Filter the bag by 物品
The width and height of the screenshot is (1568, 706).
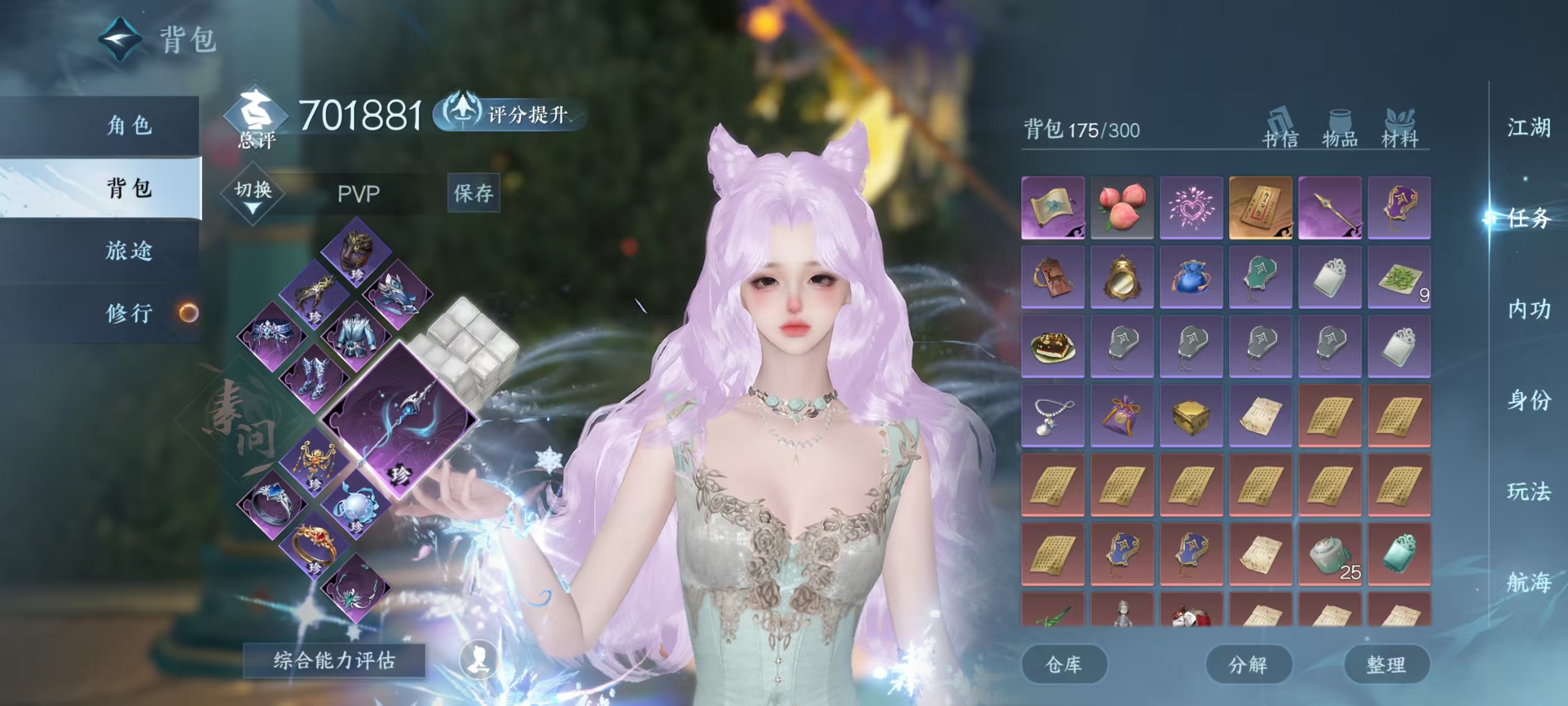pyautogui.click(x=1340, y=129)
